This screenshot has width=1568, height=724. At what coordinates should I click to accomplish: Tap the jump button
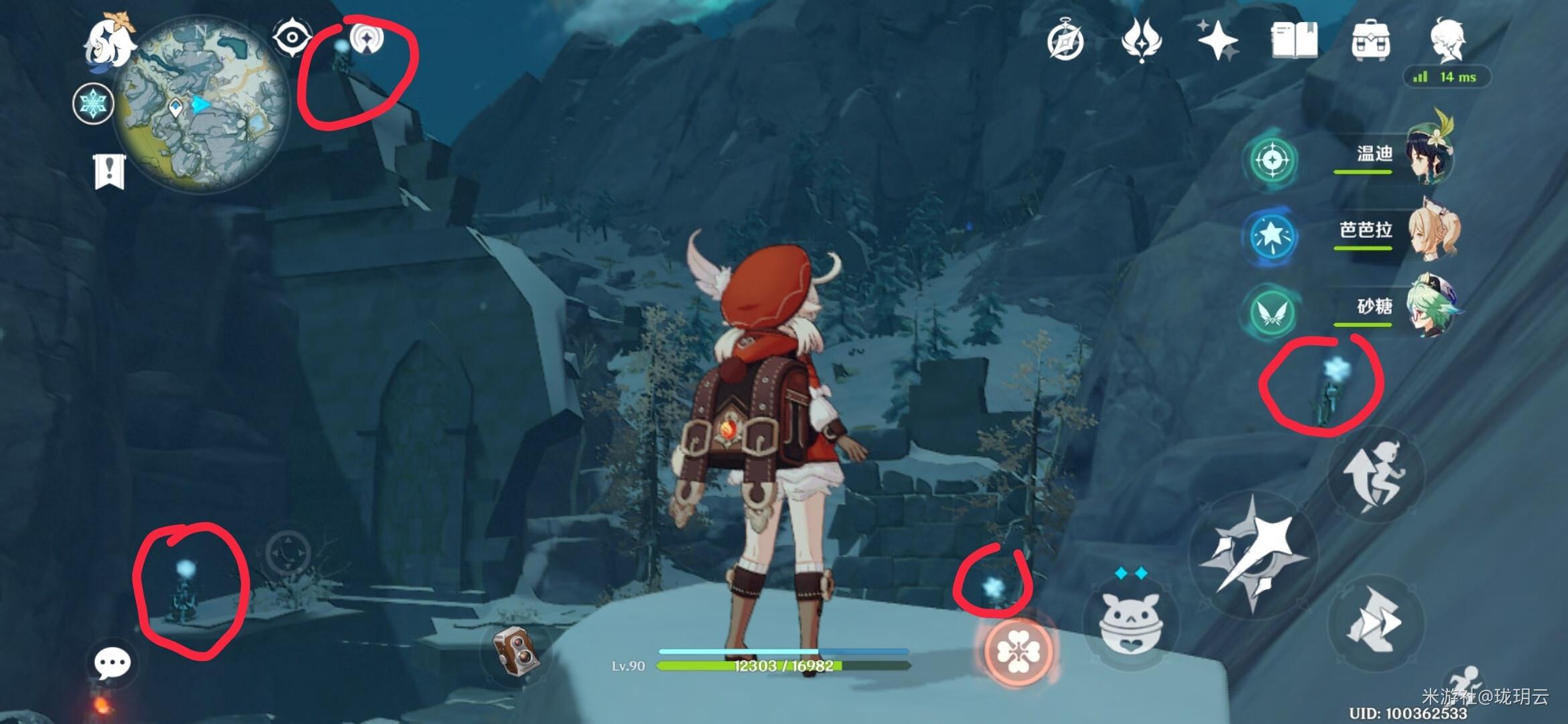coord(1376,473)
